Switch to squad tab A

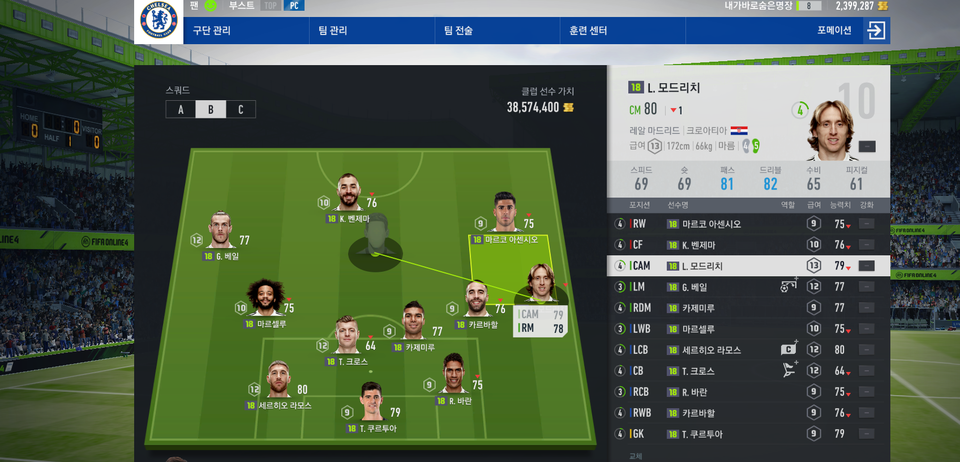coord(181,109)
